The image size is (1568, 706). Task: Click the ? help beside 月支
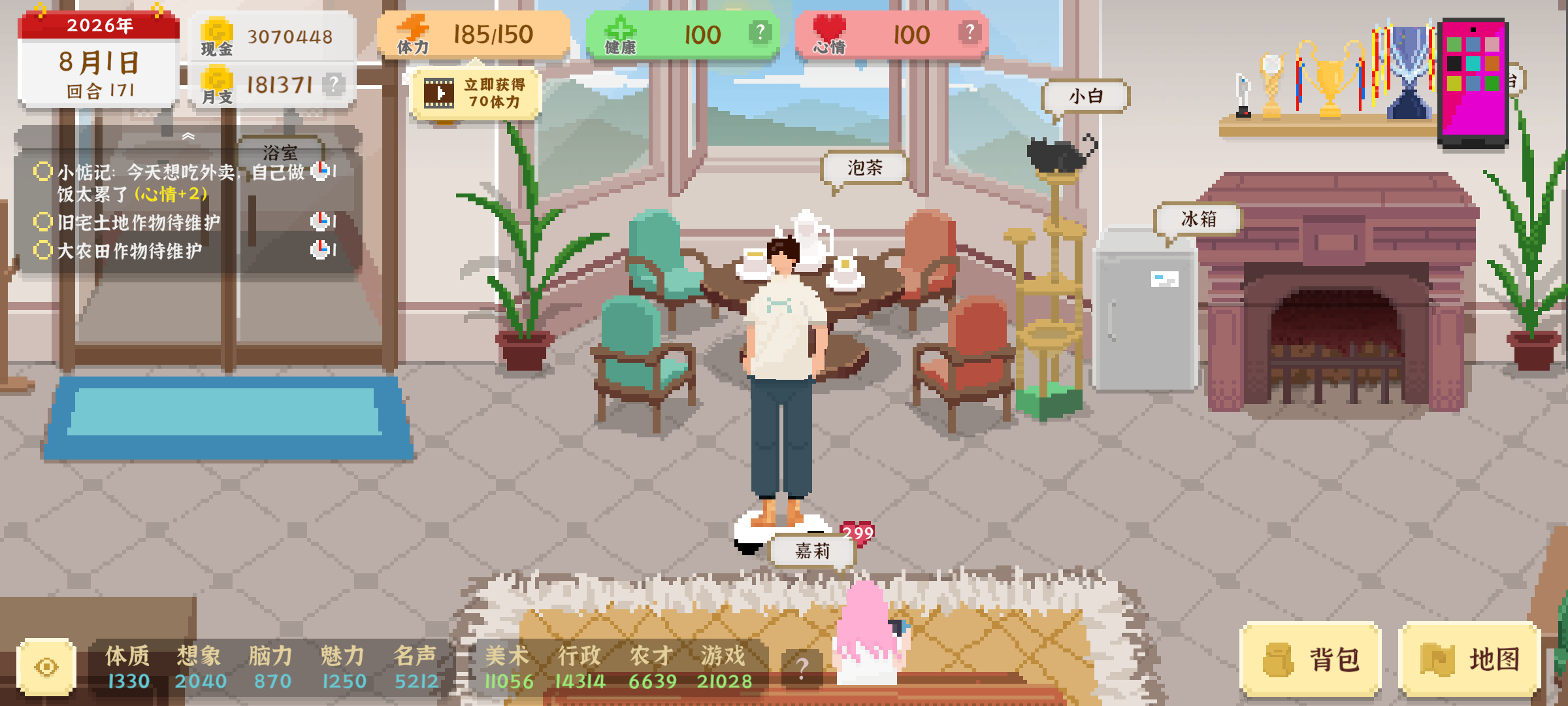(335, 83)
